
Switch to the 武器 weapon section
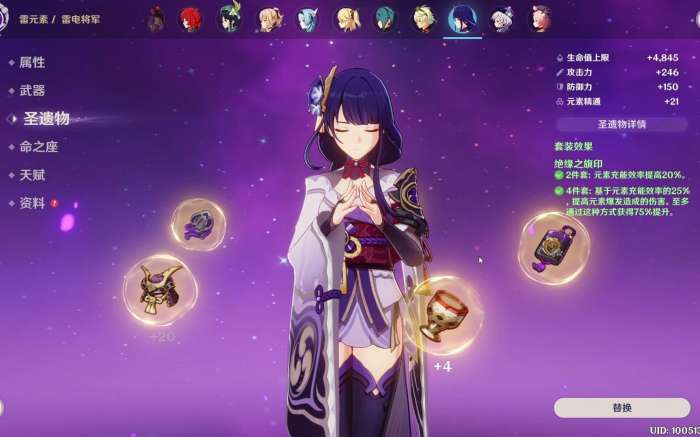[32, 90]
